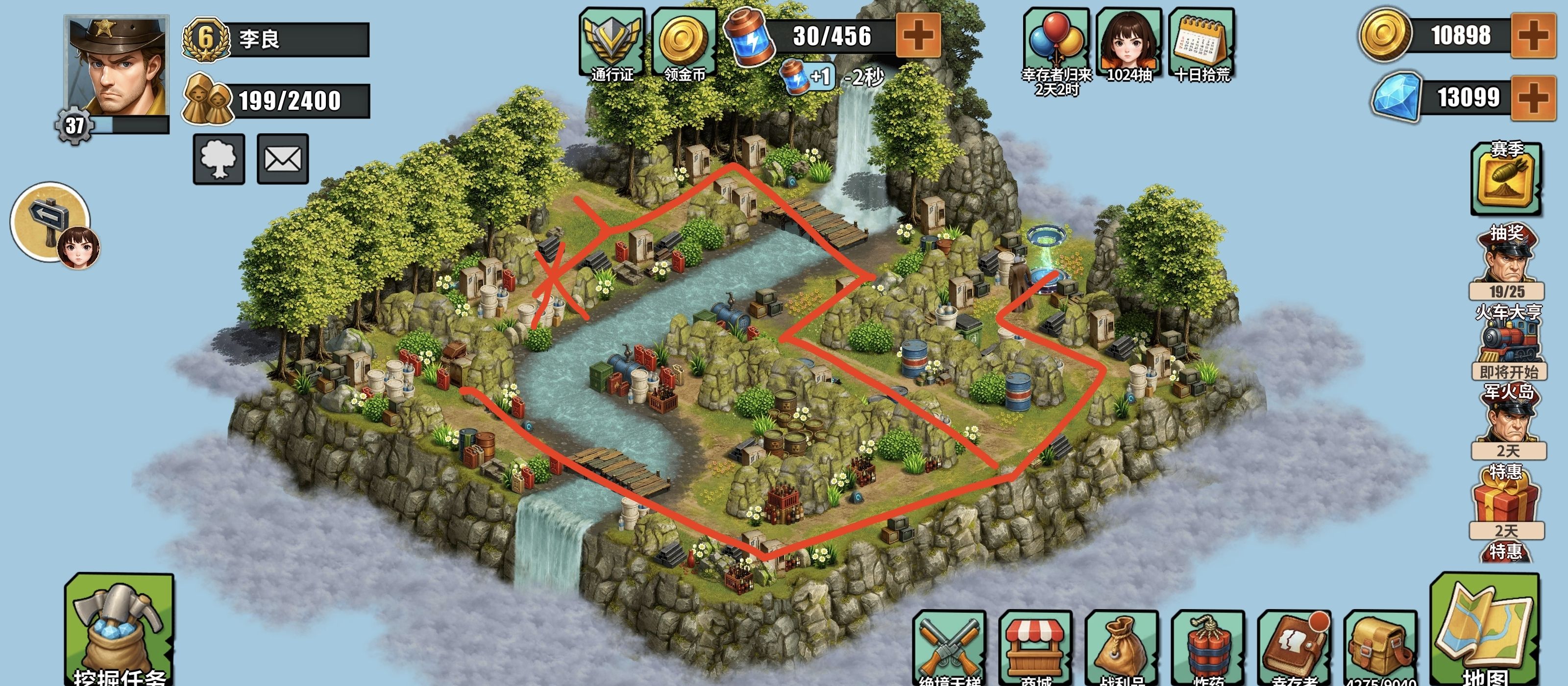Claim coins via 领金币 icon

(x=684, y=44)
